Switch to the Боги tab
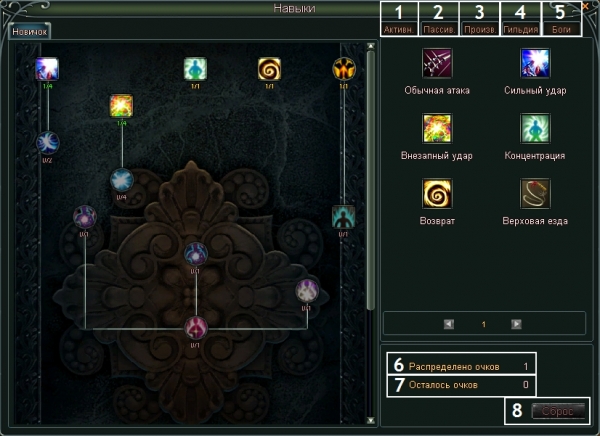 pyautogui.click(x=561, y=30)
